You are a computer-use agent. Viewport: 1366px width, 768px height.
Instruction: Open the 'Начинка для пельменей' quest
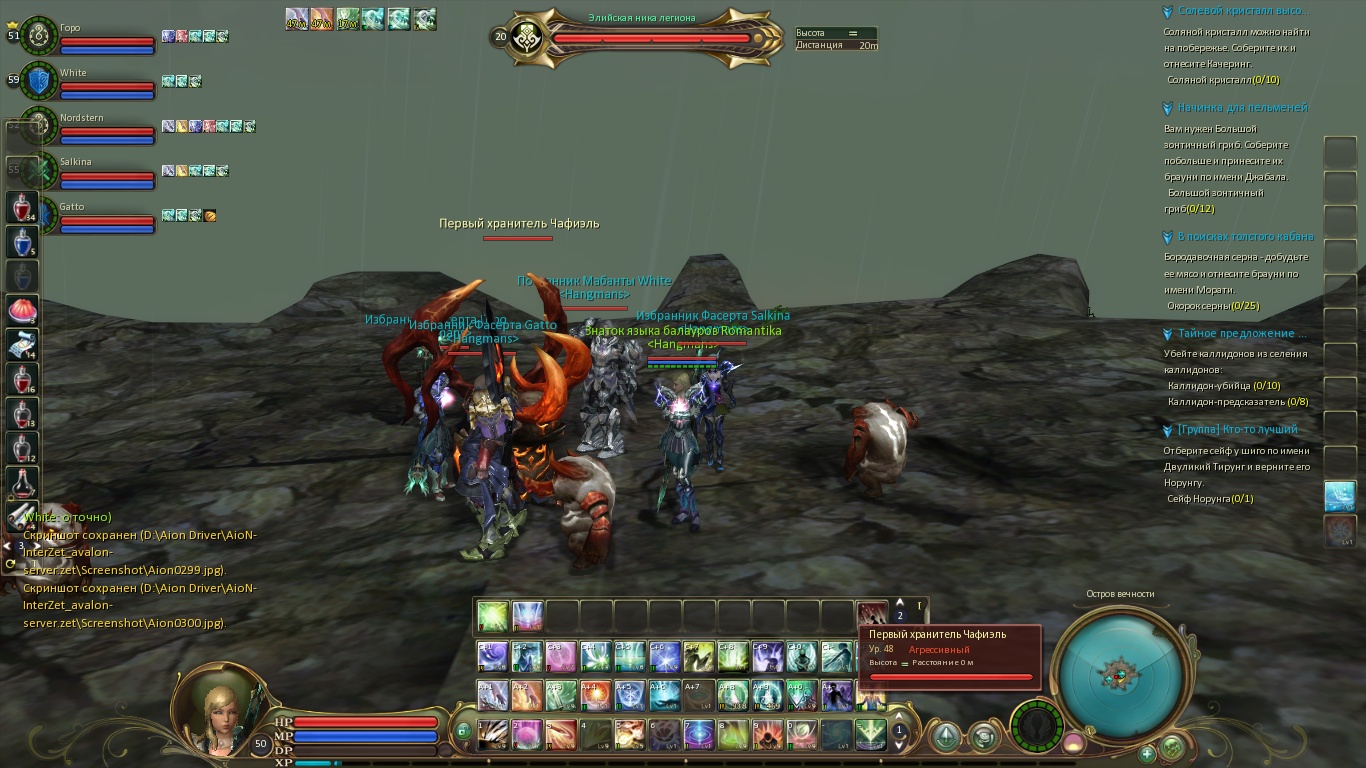tap(1242, 108)
